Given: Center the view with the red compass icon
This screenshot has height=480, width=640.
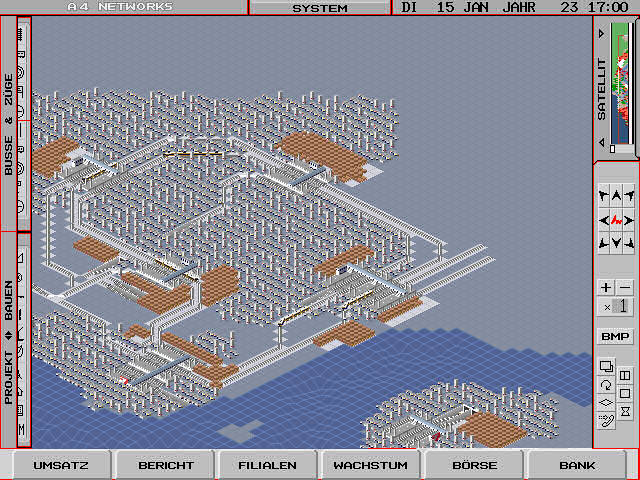Looking at the screenshot, I should tap(615, 219).
